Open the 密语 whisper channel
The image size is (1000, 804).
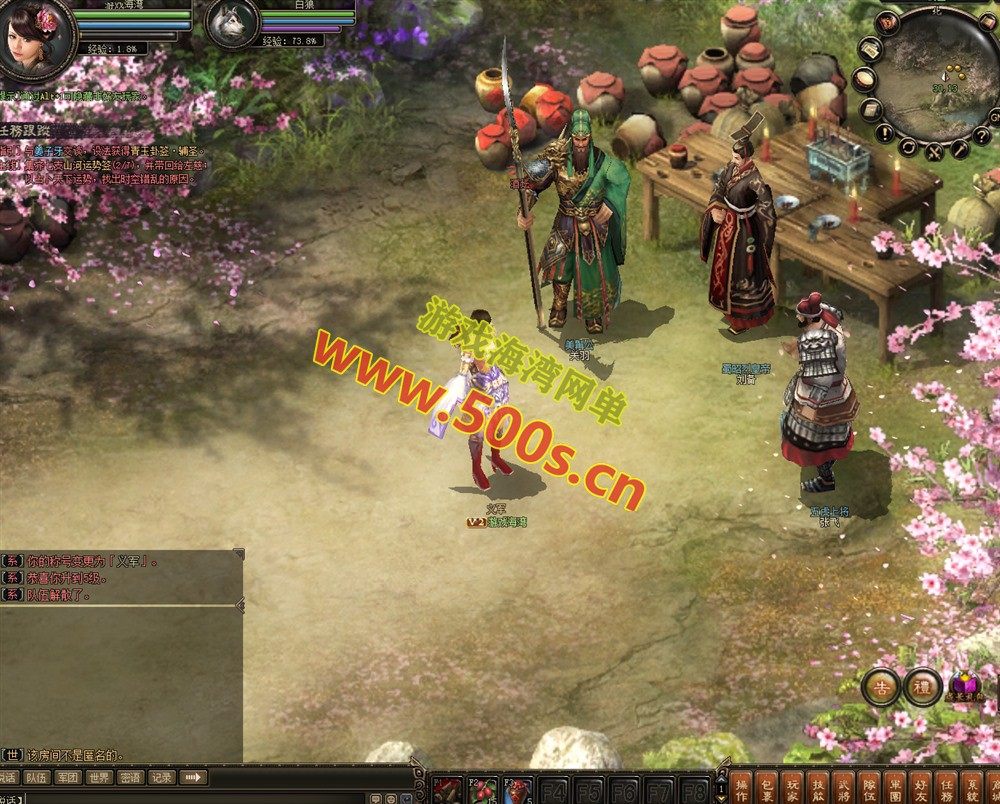click(x=130, y=777)
